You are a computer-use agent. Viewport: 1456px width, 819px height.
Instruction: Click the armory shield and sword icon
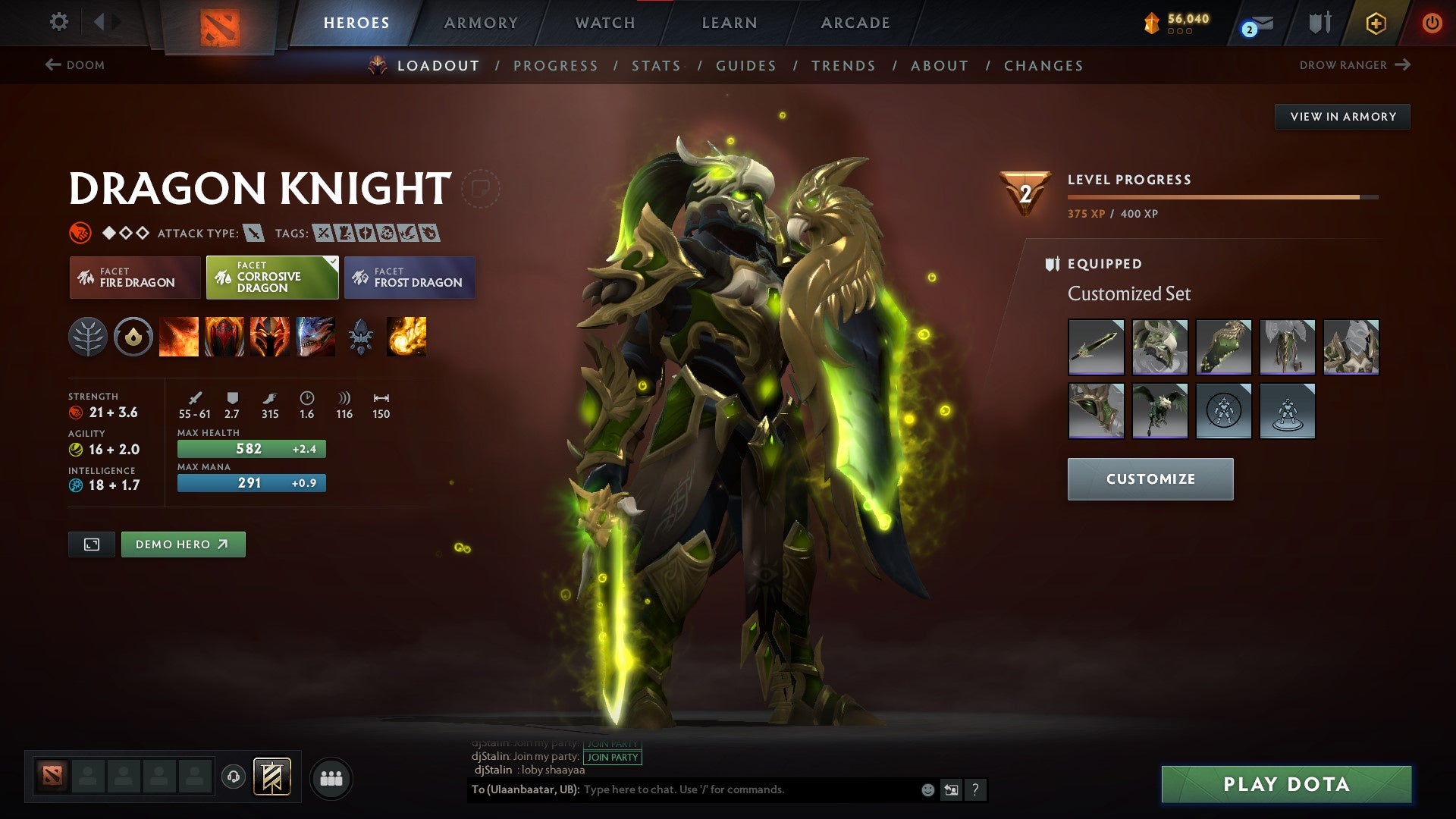[x=1318, y=23]
